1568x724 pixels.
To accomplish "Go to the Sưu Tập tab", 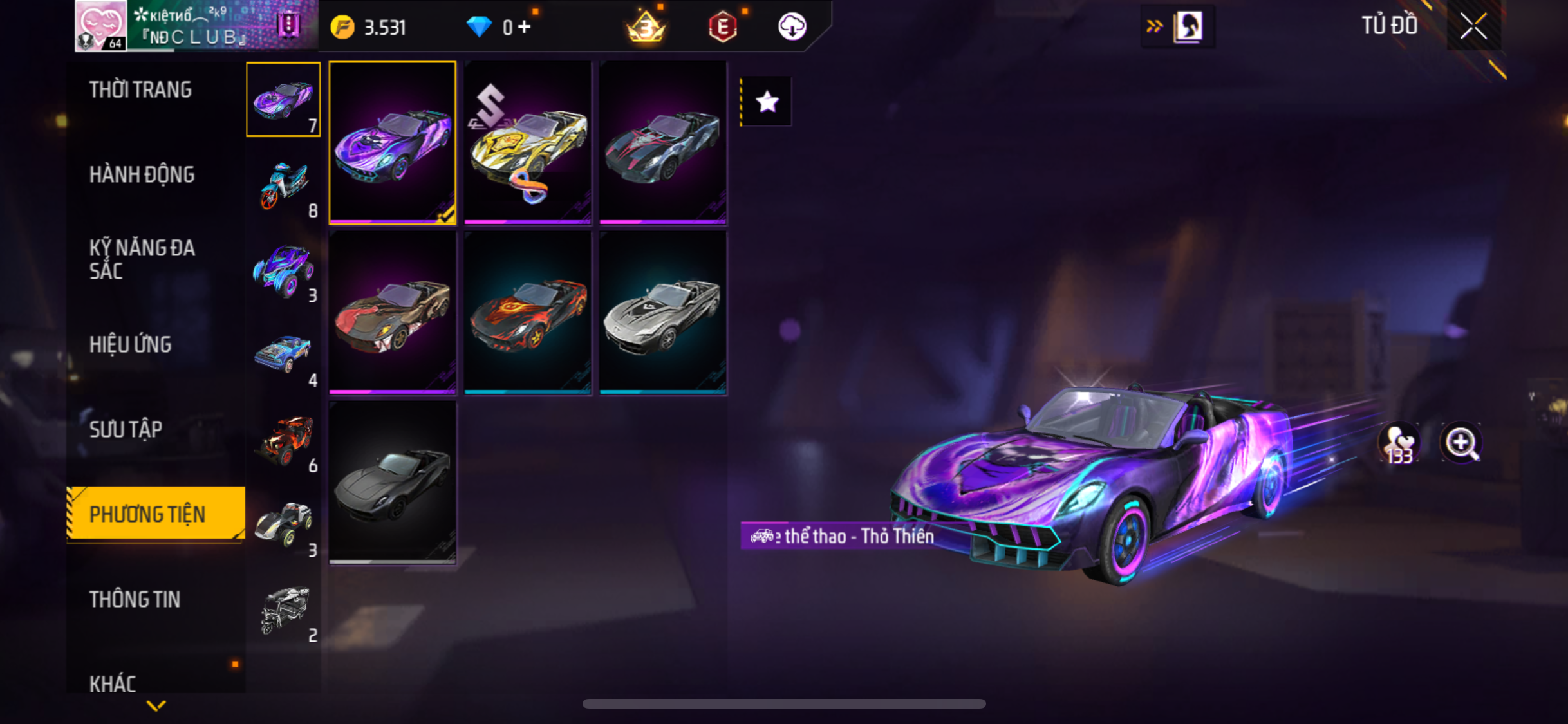I will point(126,429).
